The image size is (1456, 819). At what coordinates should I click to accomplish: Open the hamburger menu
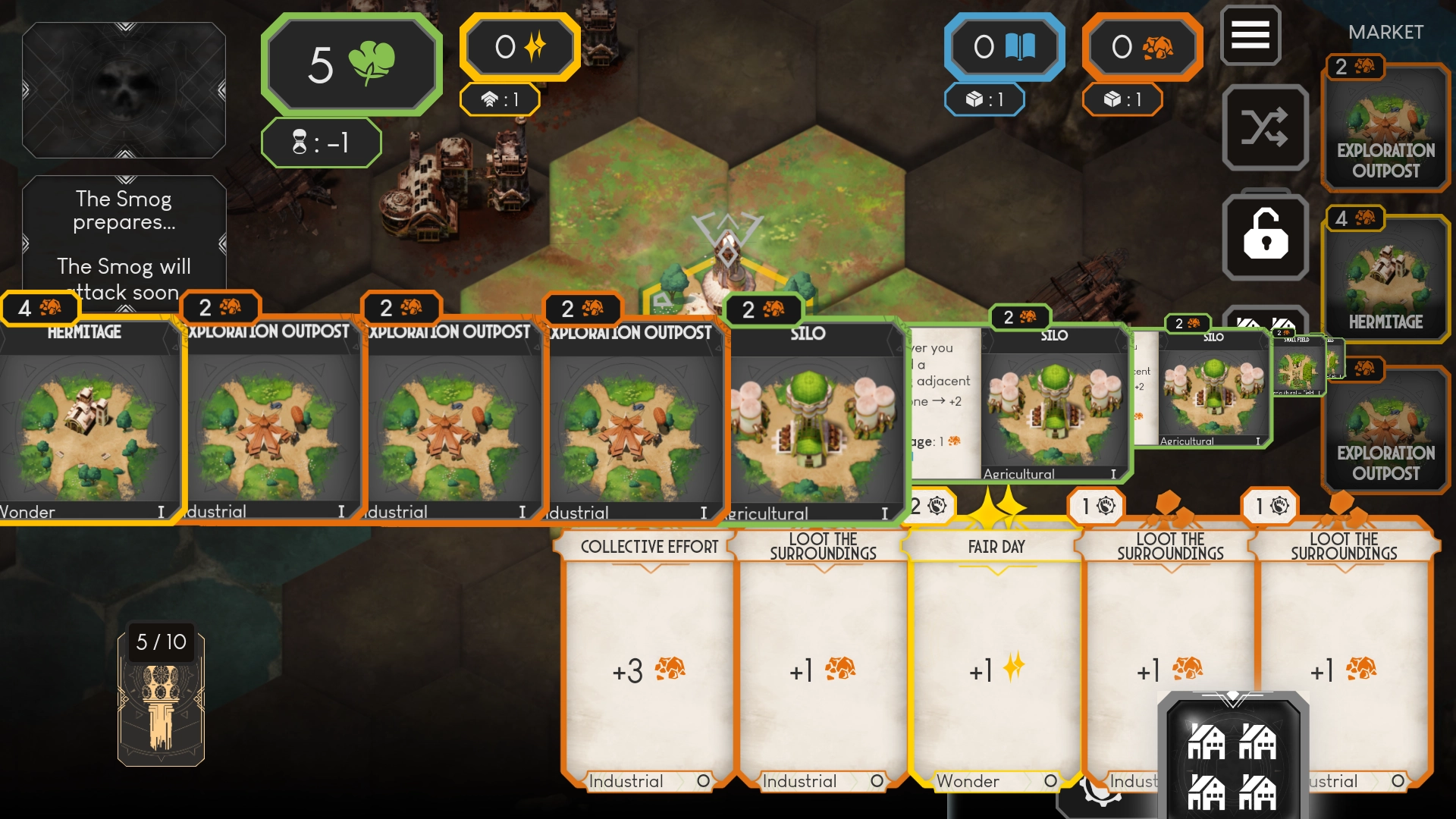tap(1250, 35)
